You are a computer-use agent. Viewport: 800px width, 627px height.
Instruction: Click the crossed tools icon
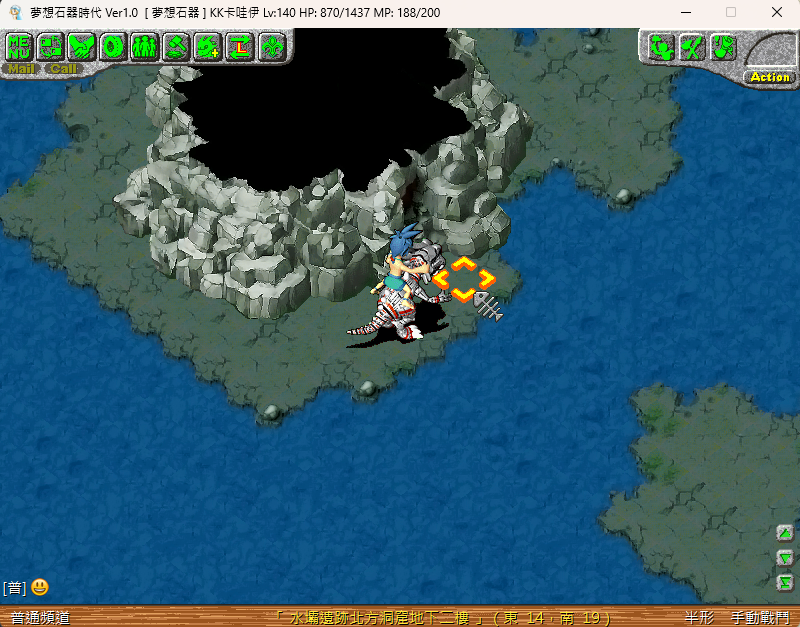coord(692,47)
